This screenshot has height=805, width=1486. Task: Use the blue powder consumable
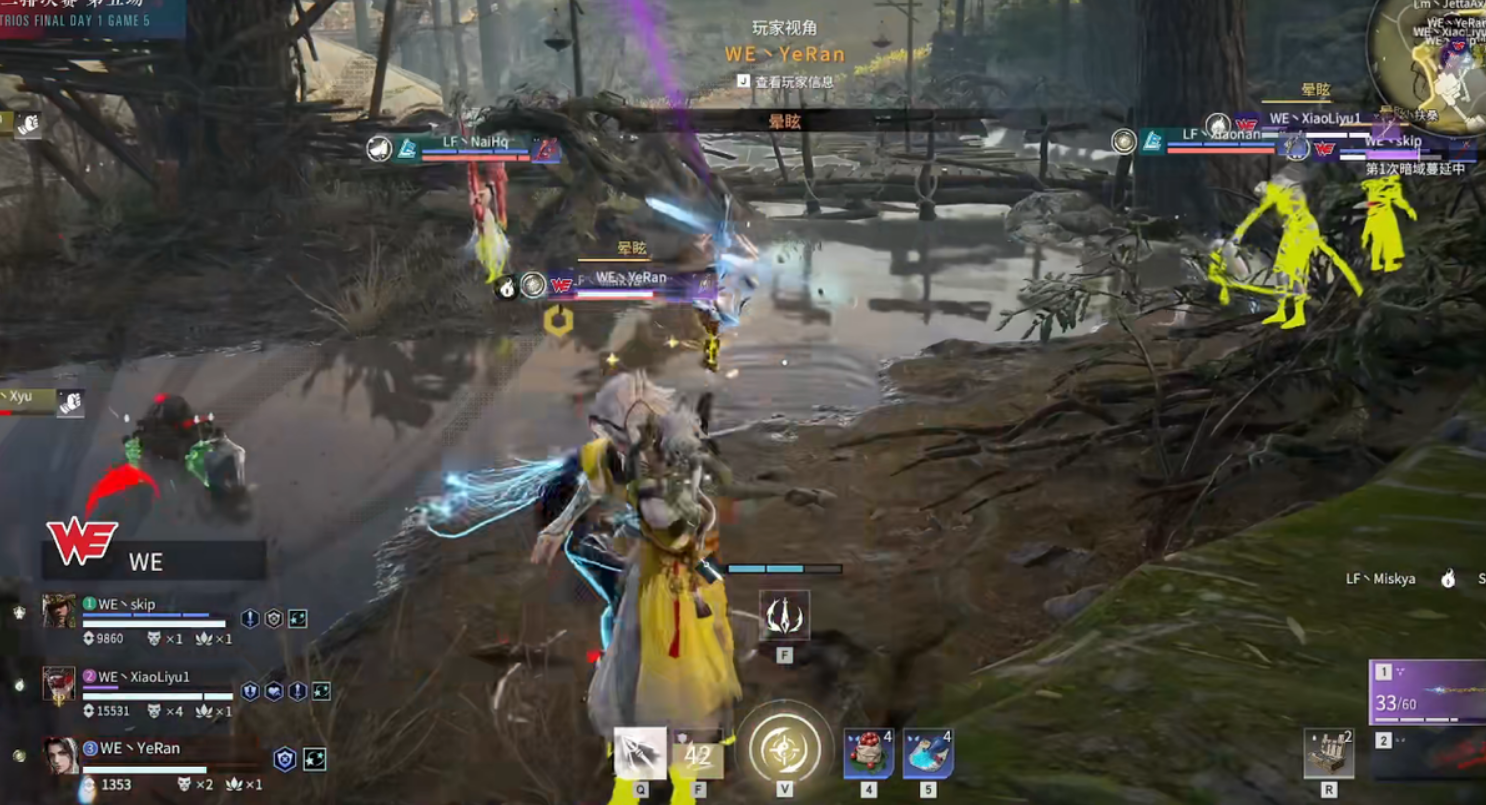pyautogui.click(x=927, y=753)
